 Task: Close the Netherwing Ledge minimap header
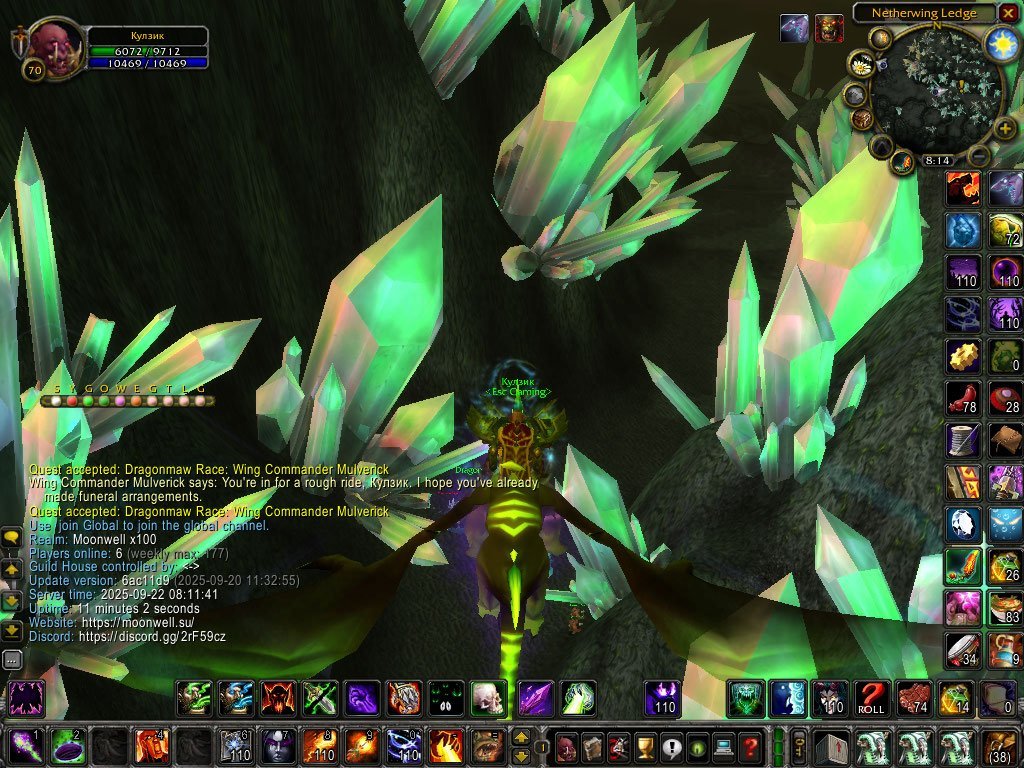pos(1007,13)
